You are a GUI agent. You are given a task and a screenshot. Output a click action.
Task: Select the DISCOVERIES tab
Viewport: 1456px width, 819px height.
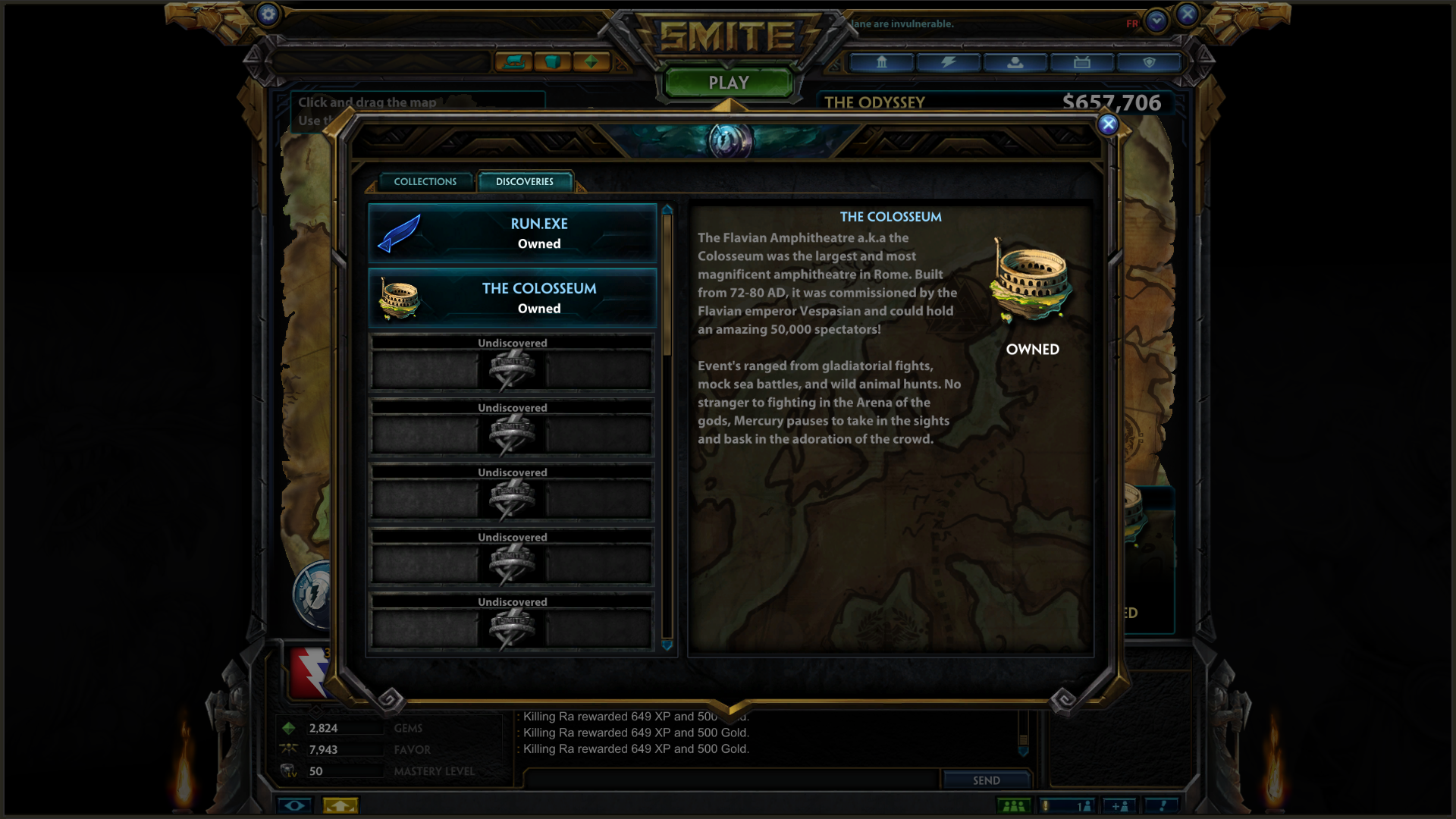point(523,181)
